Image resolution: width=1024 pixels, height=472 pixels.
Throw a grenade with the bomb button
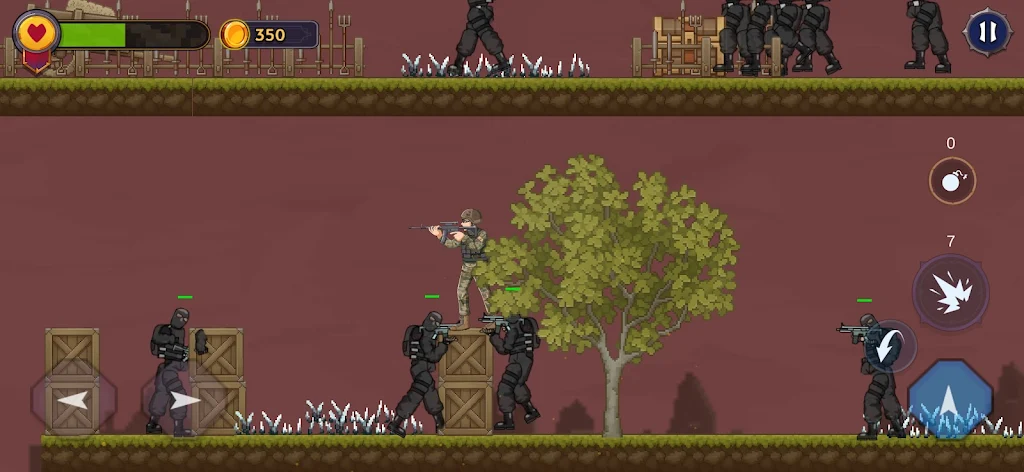tap(951, 181)
